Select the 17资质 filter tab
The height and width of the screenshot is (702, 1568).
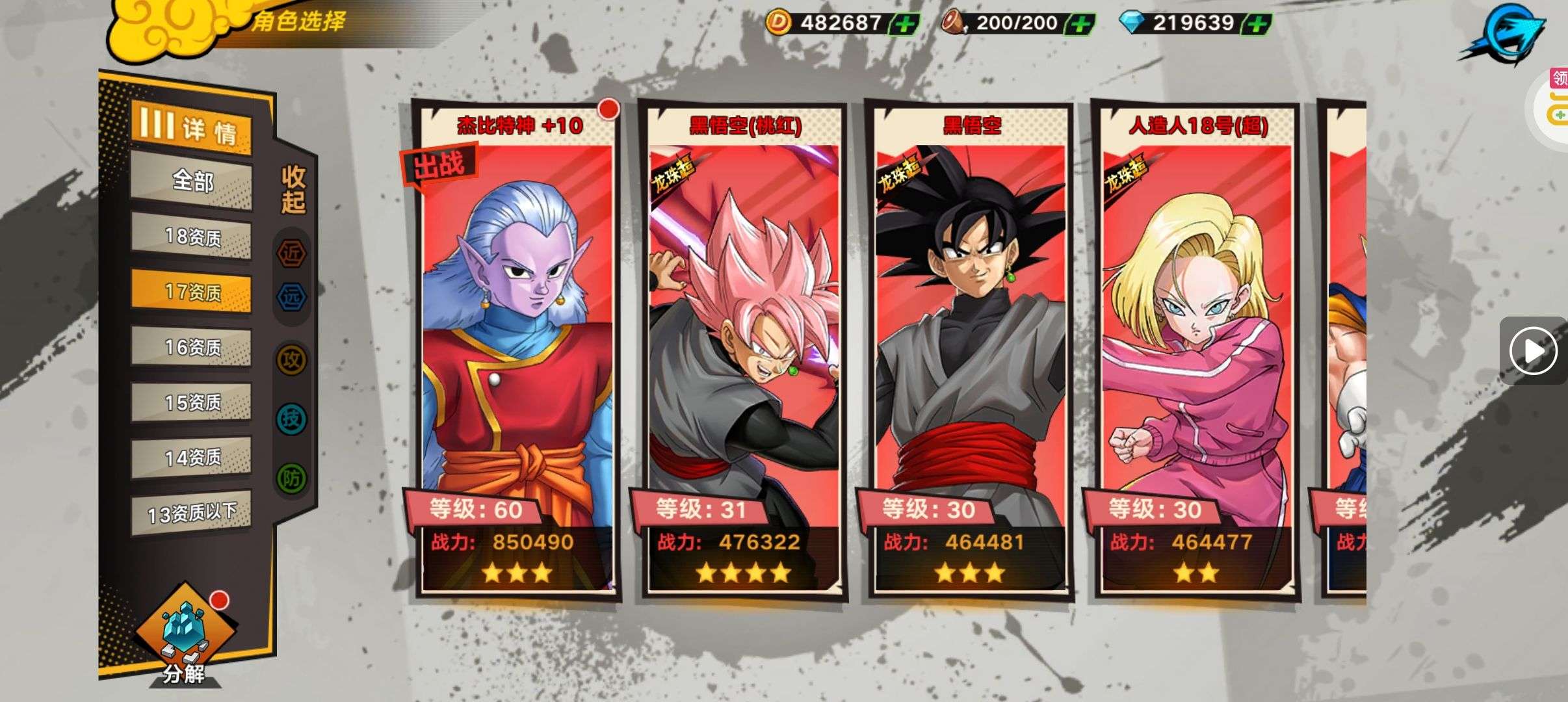192,292
